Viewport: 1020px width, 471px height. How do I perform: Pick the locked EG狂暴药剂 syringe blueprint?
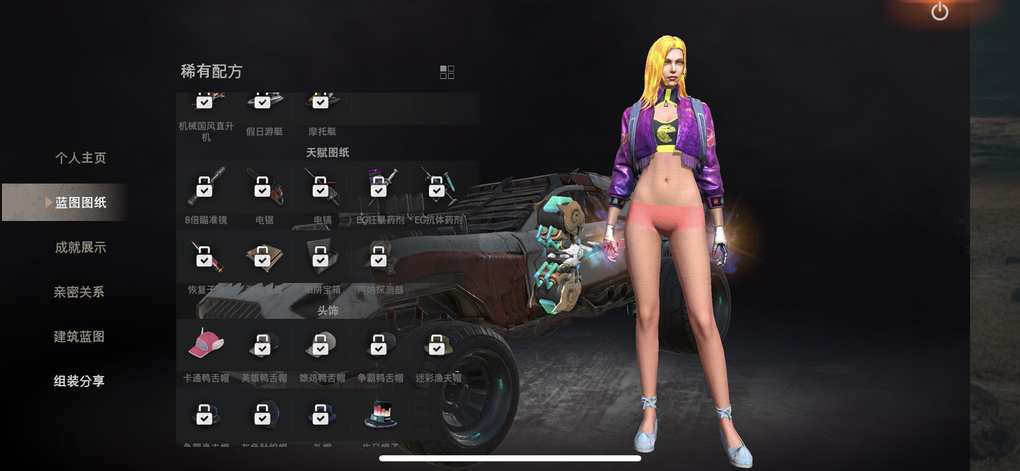tap(379, 187)
